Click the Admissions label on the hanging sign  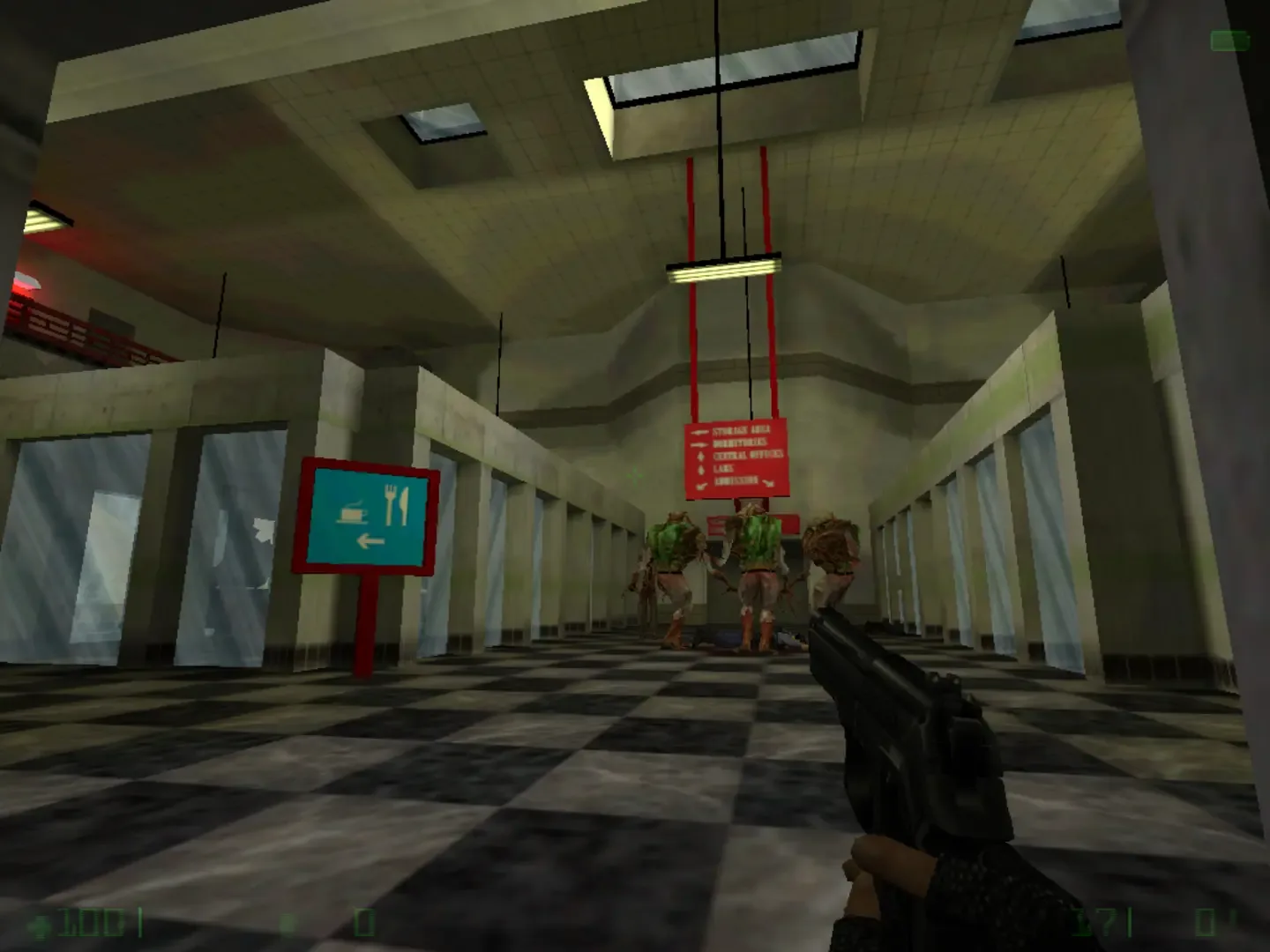pos(737,480)
